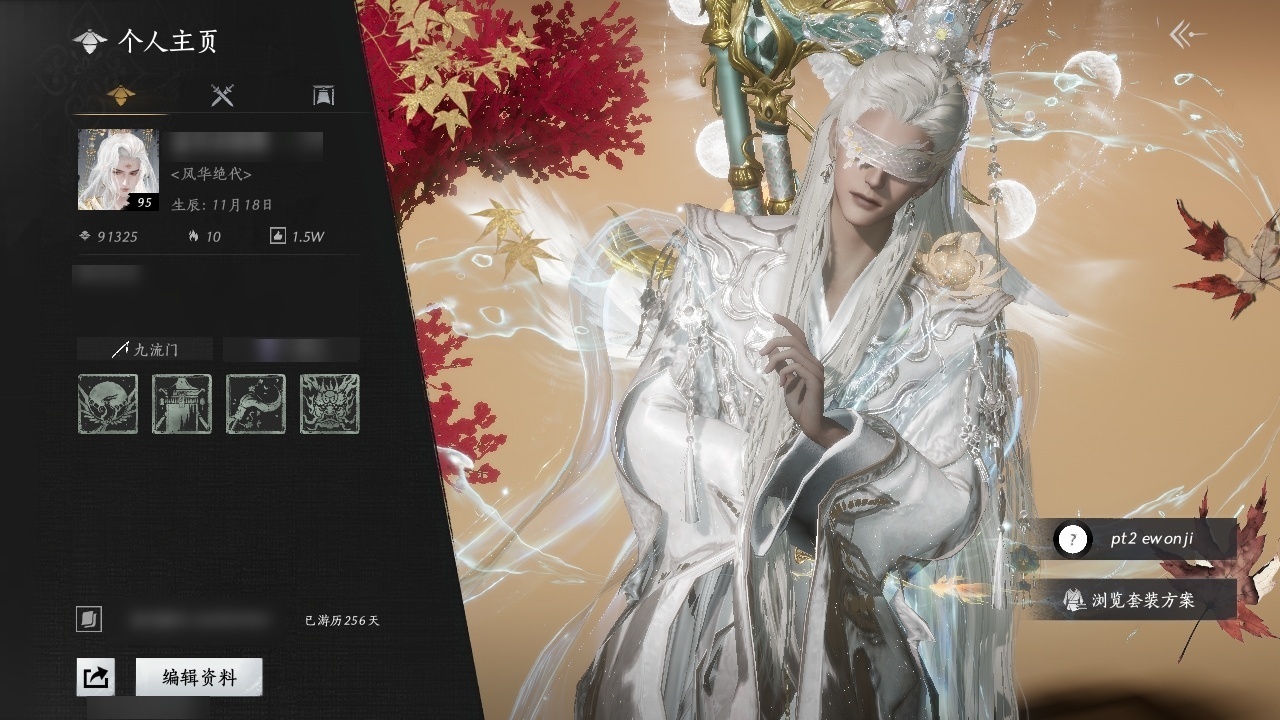
Task: Open the share arrow button
Action: (96, 677)
